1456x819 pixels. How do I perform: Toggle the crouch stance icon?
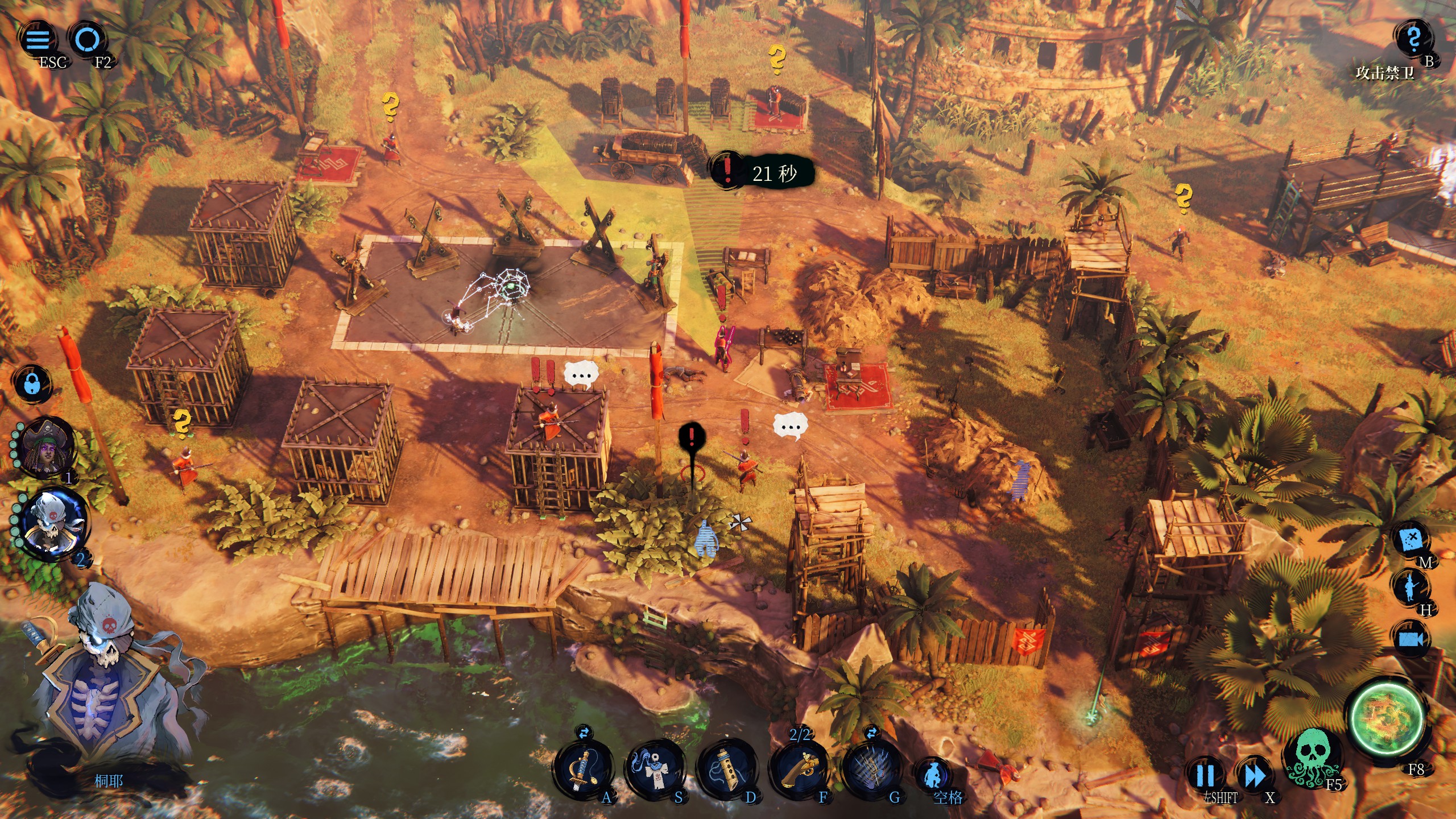click(x=933, y=775)
